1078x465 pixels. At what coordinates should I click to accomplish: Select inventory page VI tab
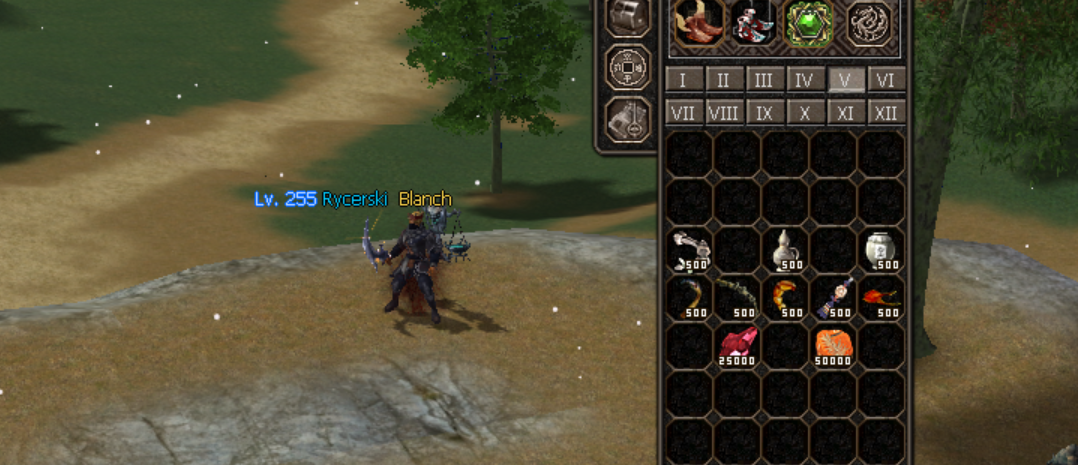pos(887,80)
